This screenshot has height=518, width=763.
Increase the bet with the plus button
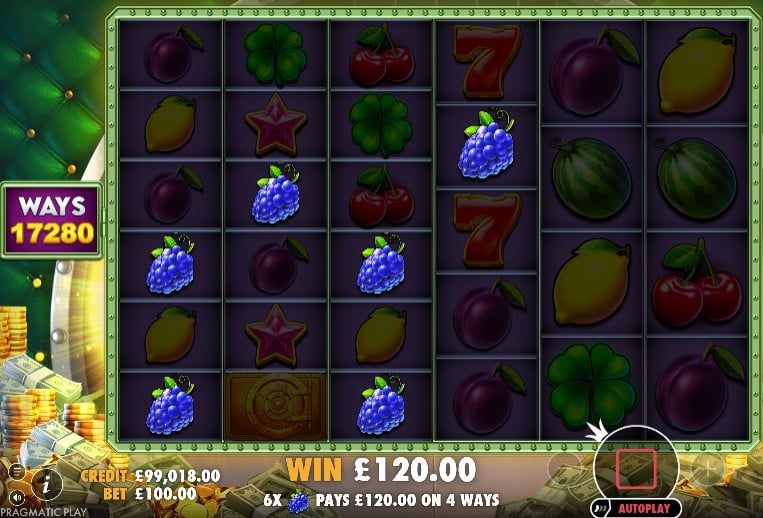[707, 467]
